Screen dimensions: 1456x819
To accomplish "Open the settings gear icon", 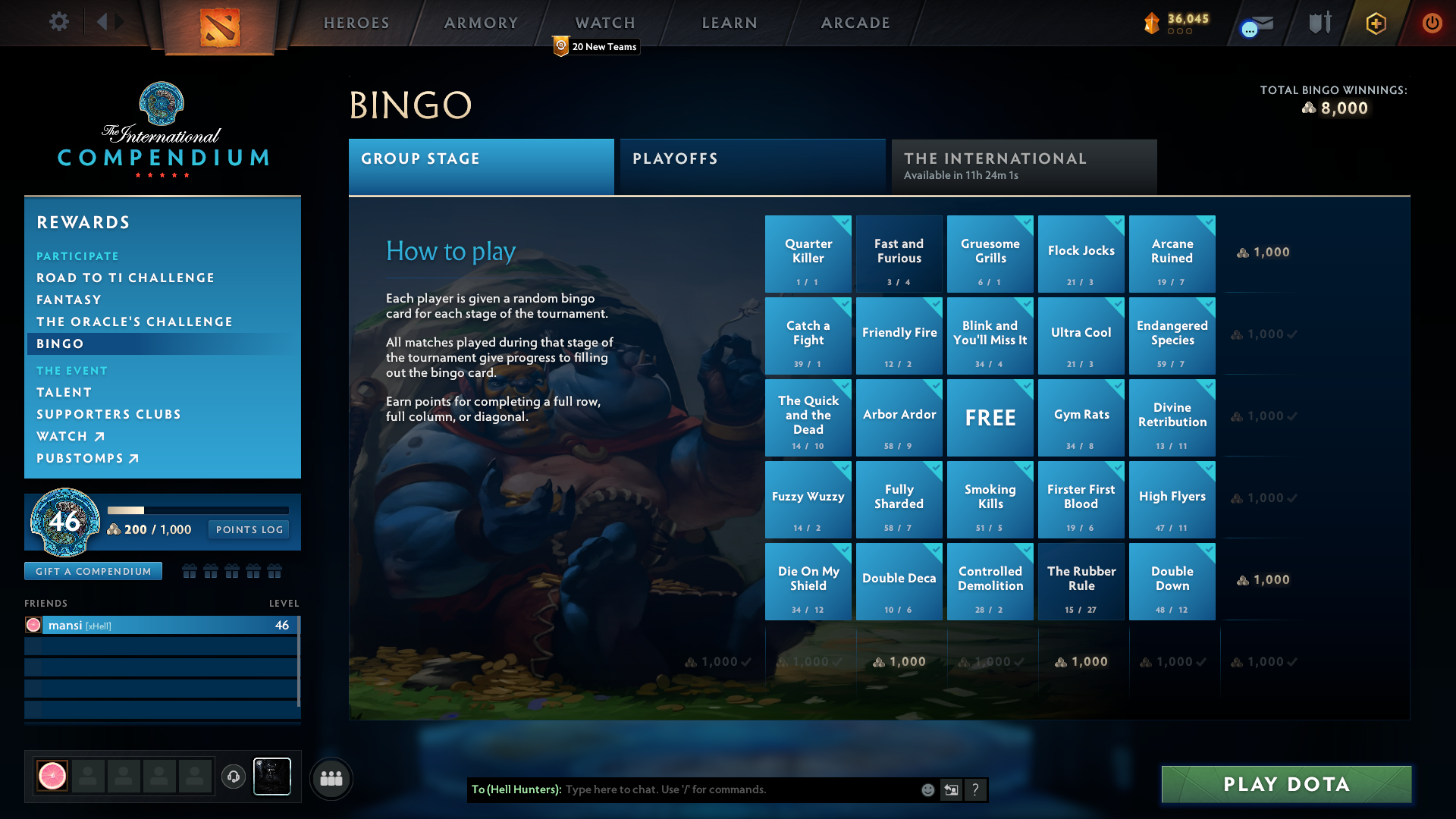I will (59, 22).
